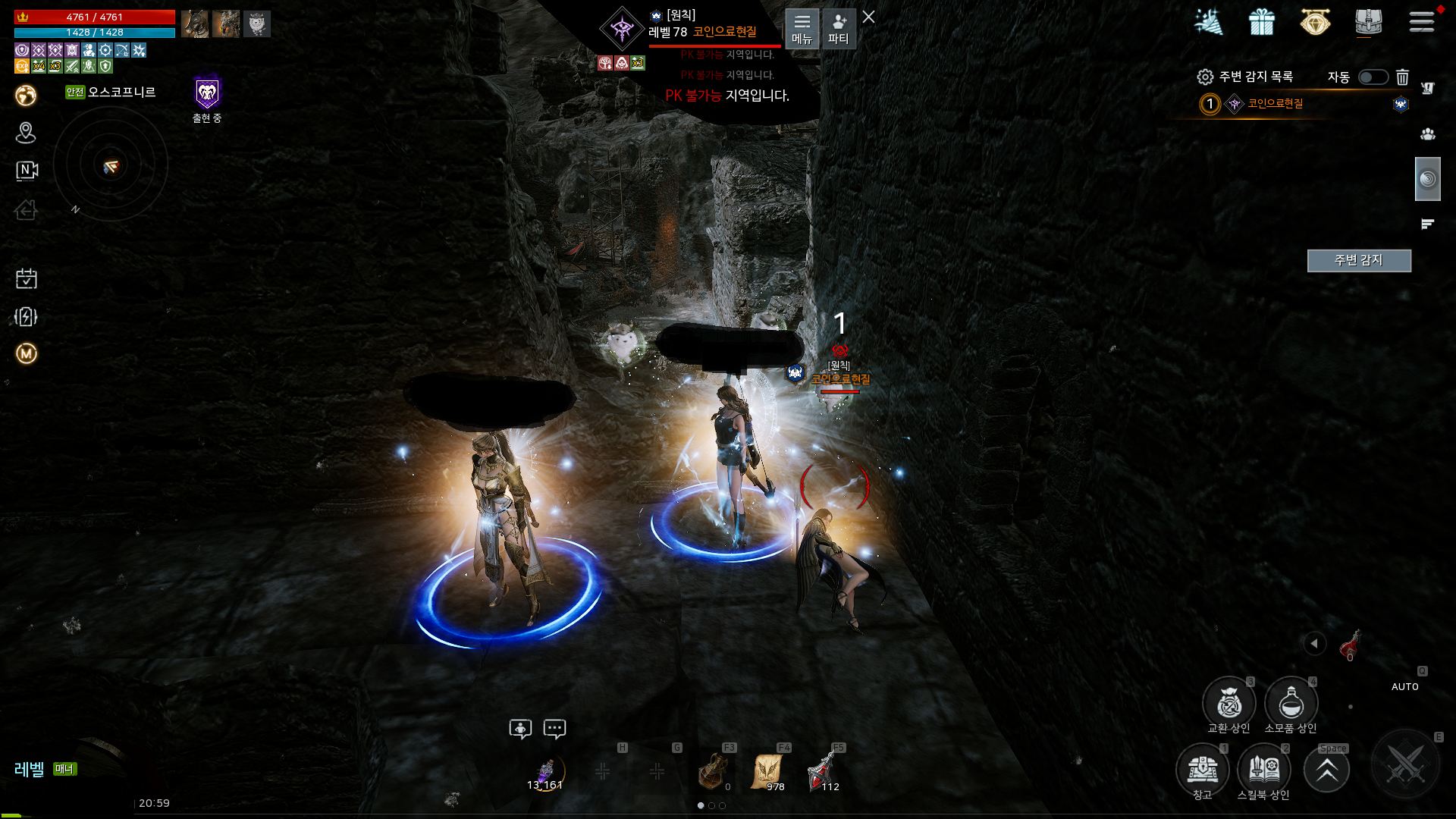The height and width of the screenshot is (819, 1456).
Task: Invite target with the 파티 button
Action: click(x=838, y=29)
